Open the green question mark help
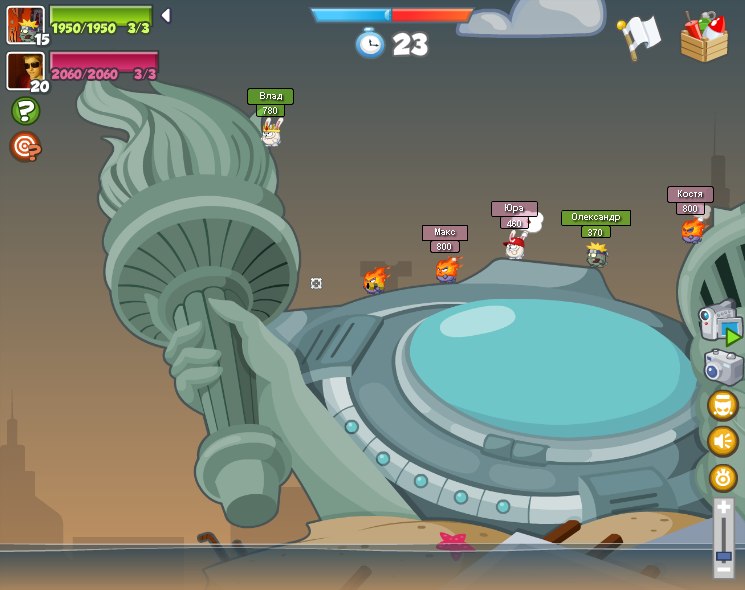 (x=25, y=111)
